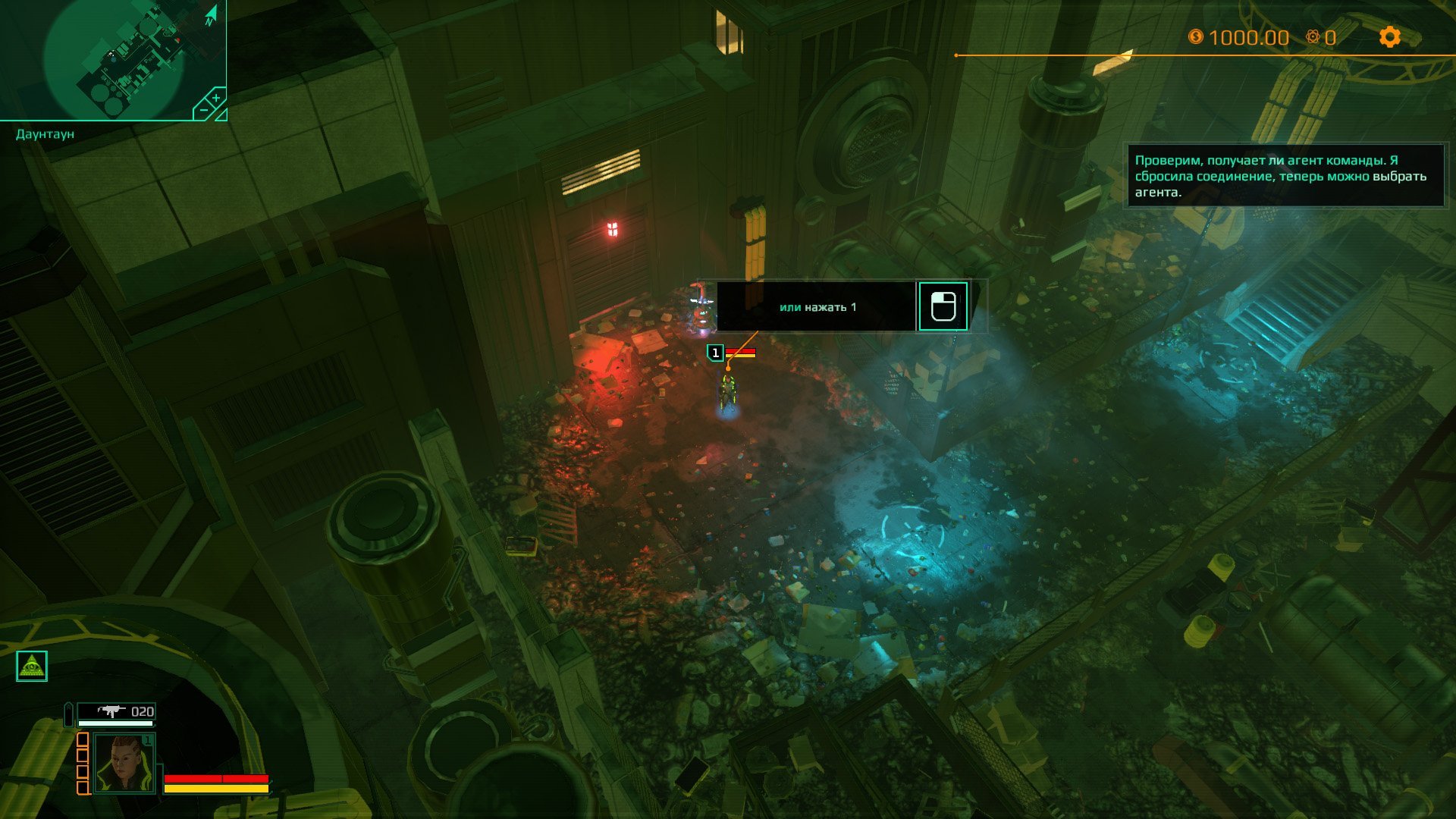Activate the pyramid eye ability icon

32,666
